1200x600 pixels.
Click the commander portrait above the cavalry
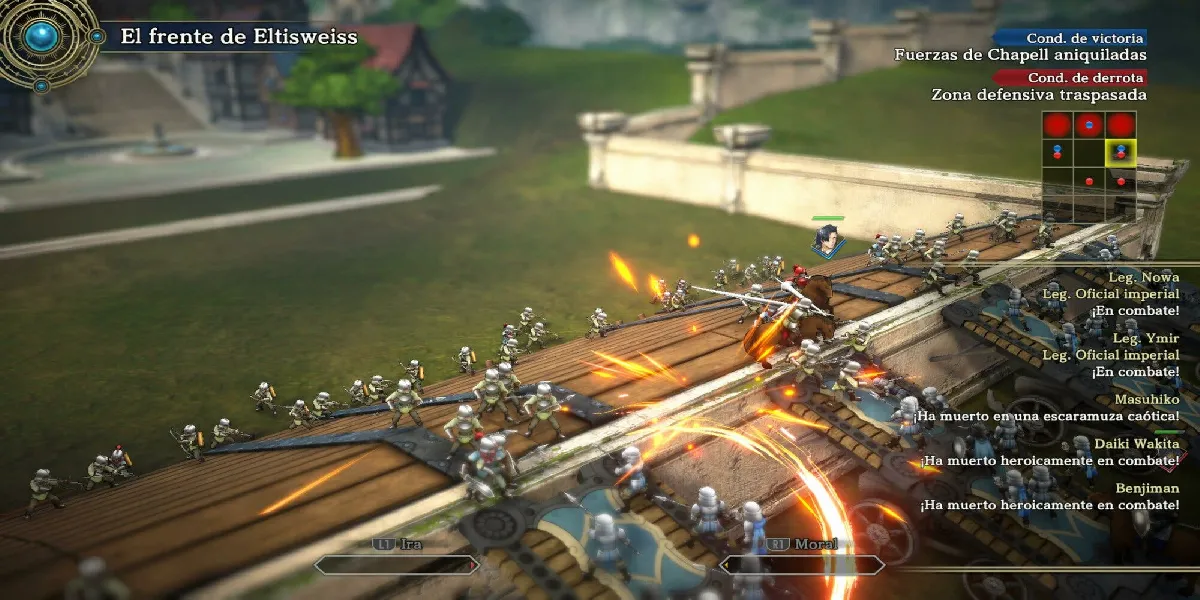pos(827,240)
